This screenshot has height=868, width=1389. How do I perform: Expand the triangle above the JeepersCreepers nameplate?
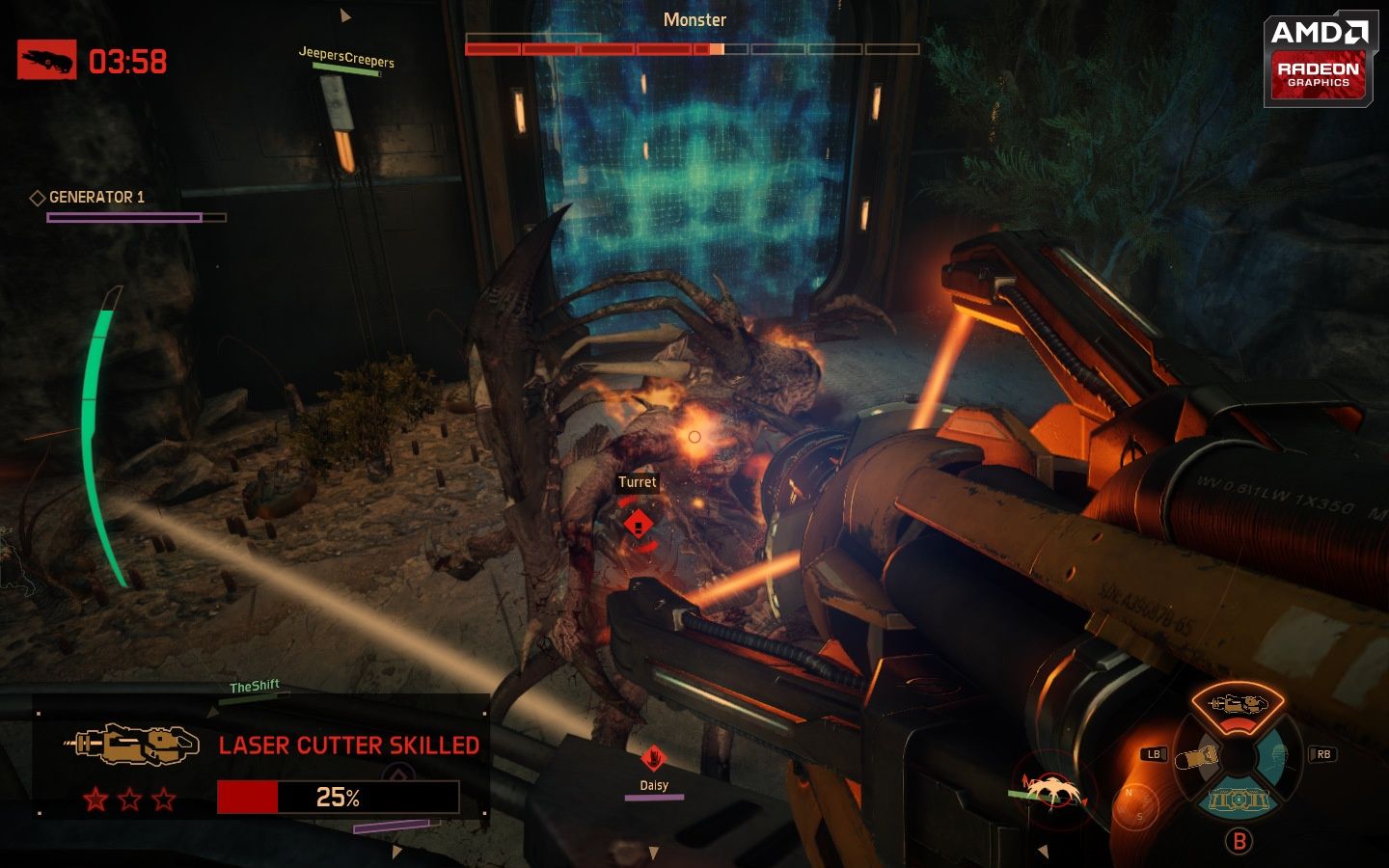[x=344, y=15]
